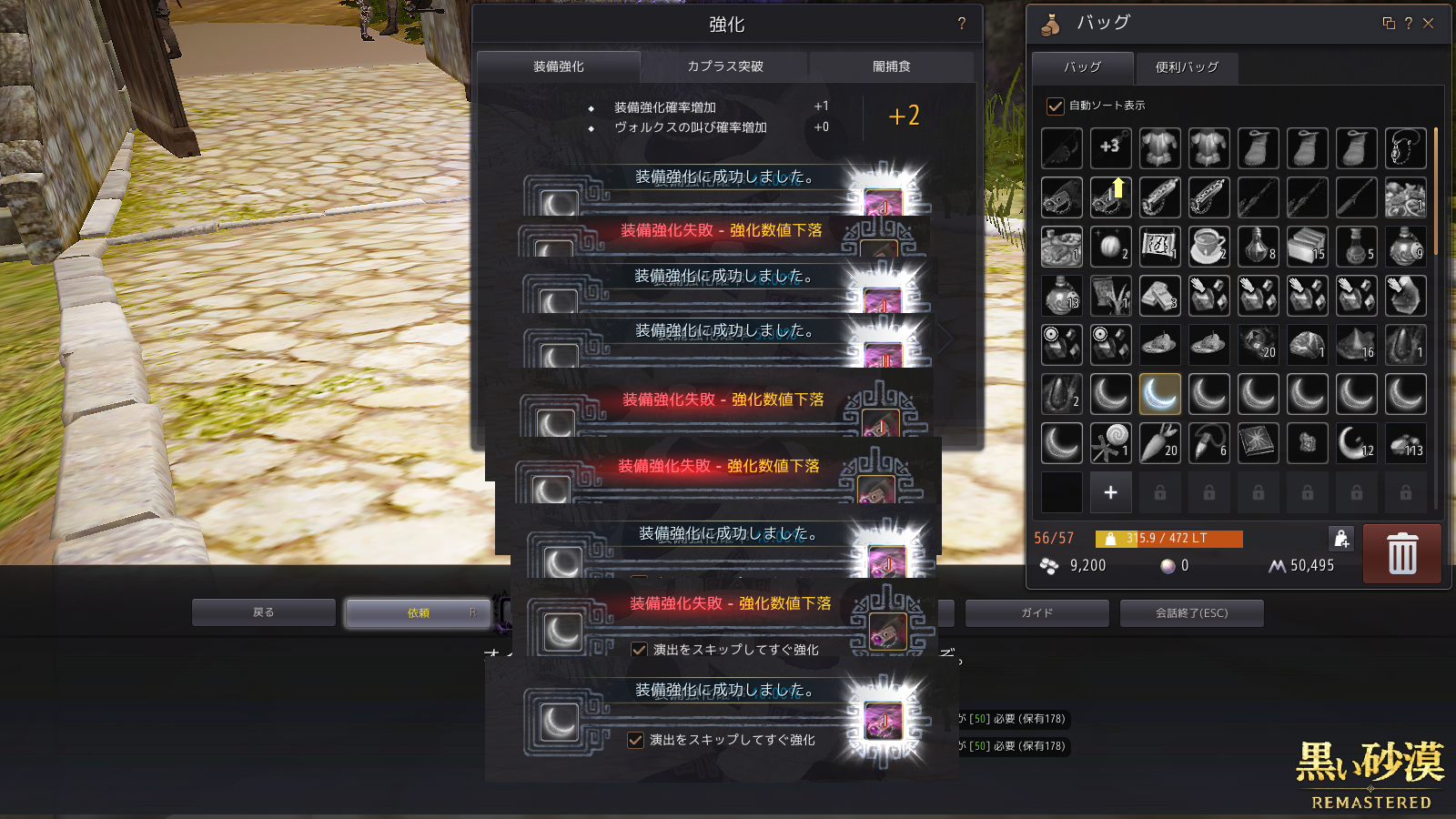Open the 闇捕食 tab
This screenshot has width=1456, height=819.
tap(891, 66)
